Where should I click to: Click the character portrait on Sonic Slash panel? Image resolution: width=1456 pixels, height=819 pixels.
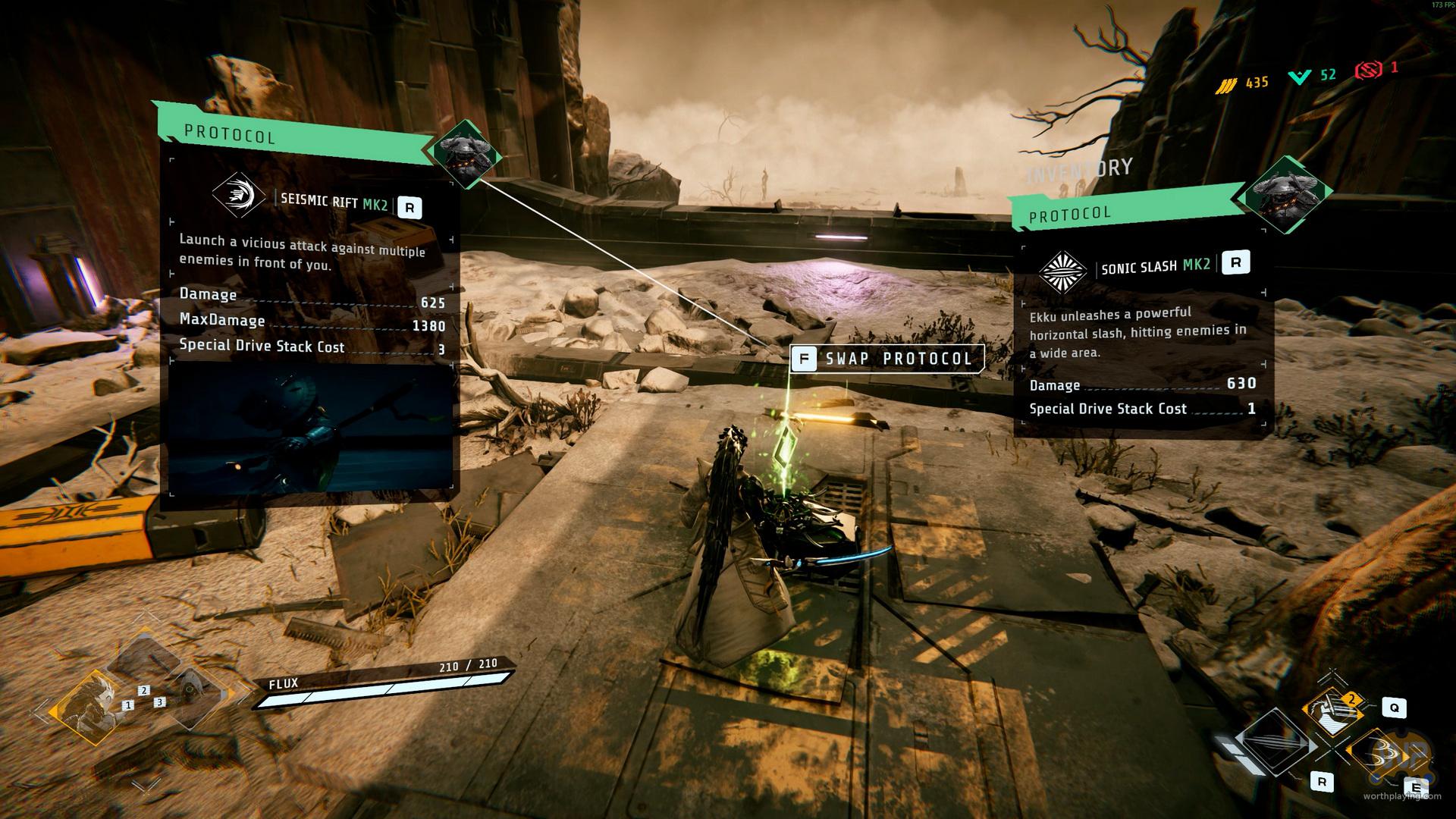(1285, 195)
